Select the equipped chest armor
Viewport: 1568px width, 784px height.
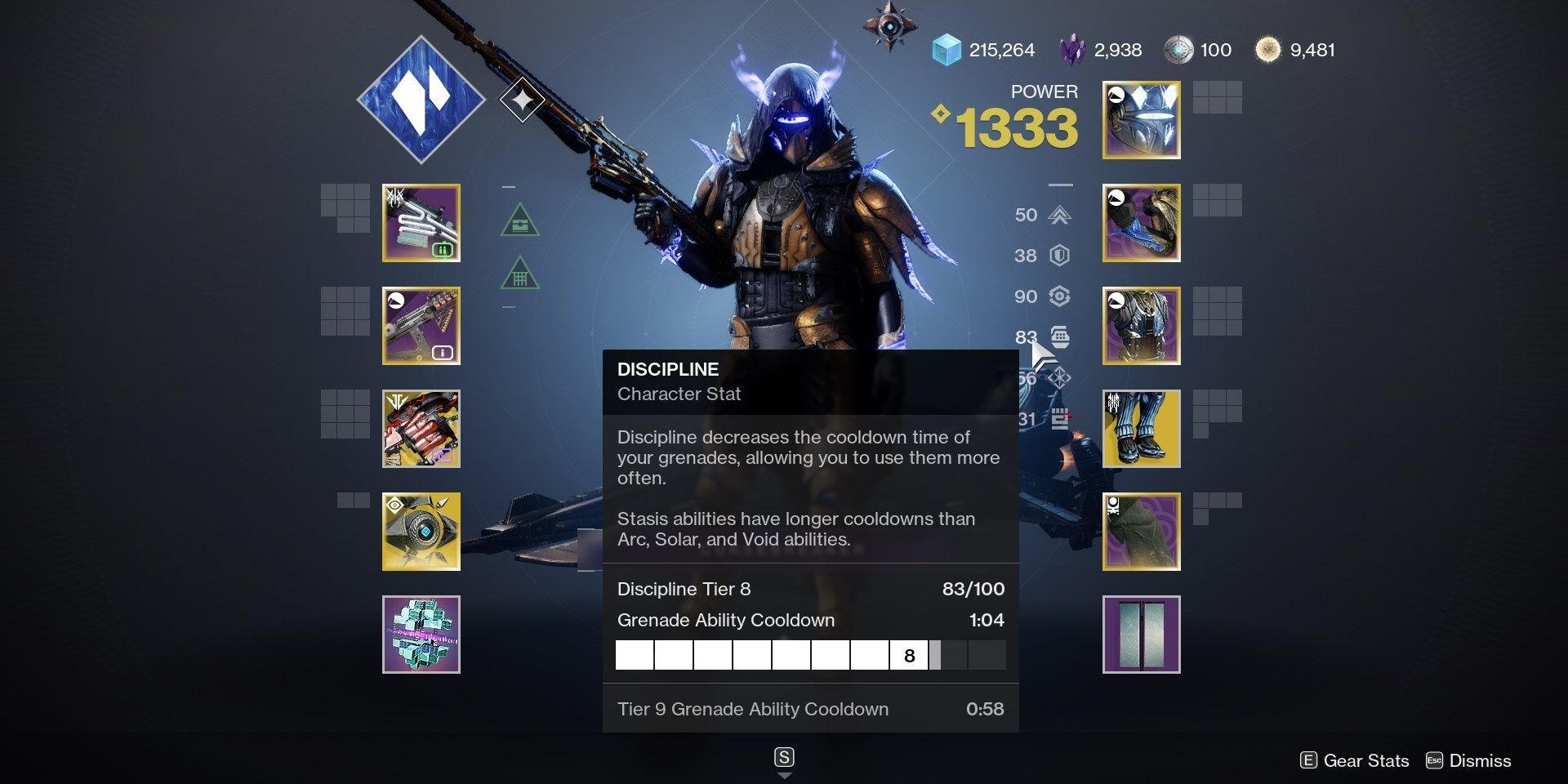pos(1140,325)
